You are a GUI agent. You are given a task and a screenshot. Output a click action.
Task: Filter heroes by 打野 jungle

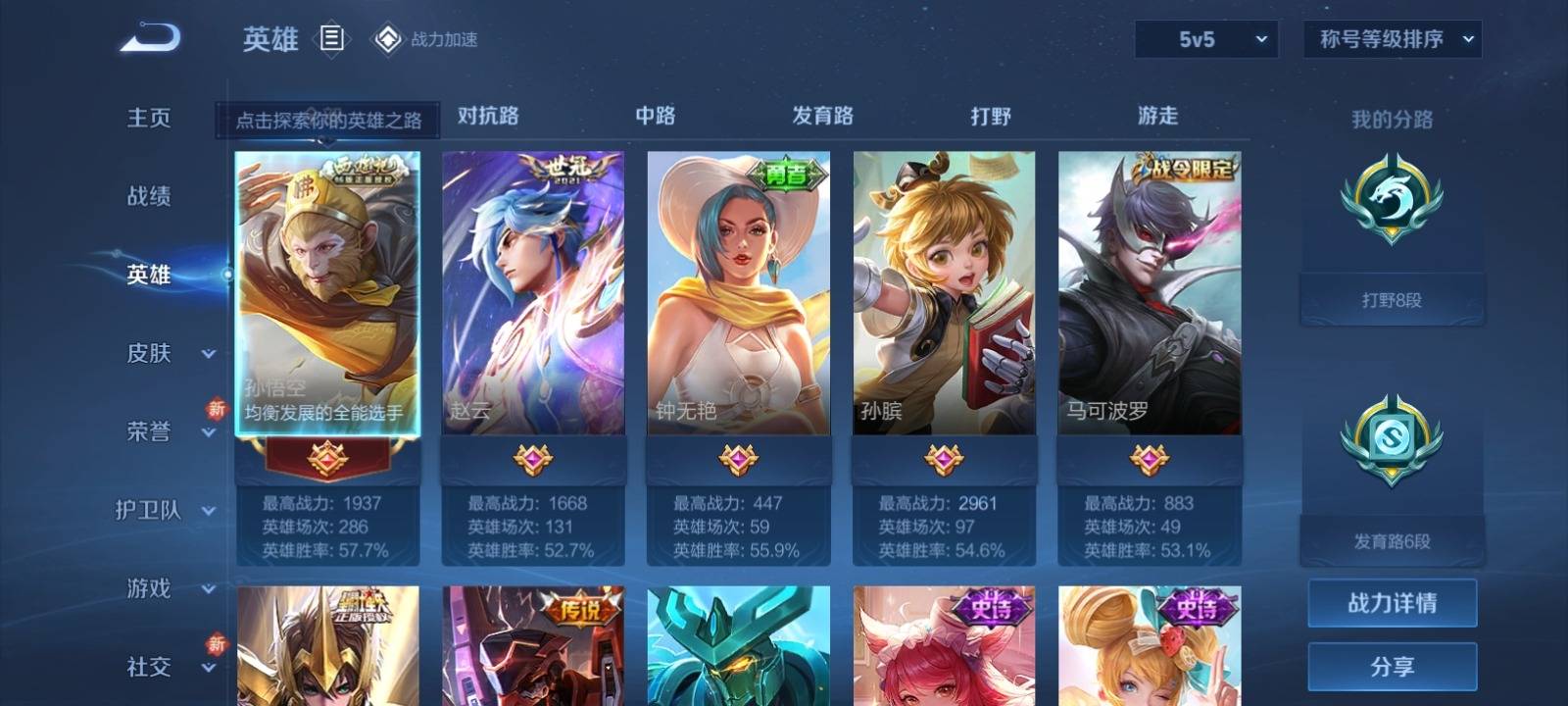990,116
